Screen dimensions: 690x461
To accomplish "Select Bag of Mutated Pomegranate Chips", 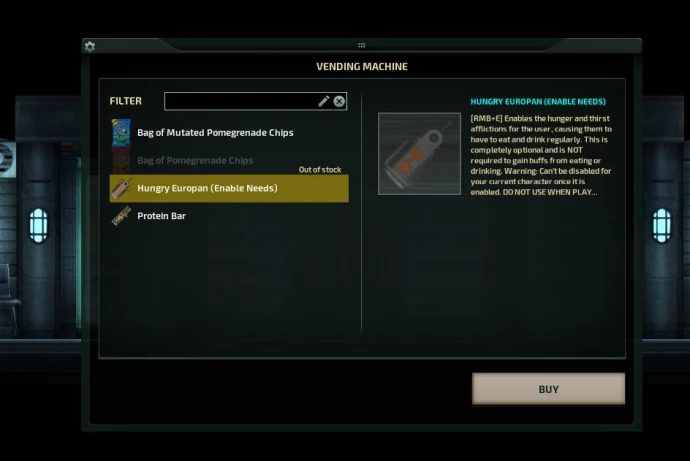I will point(215,132).
